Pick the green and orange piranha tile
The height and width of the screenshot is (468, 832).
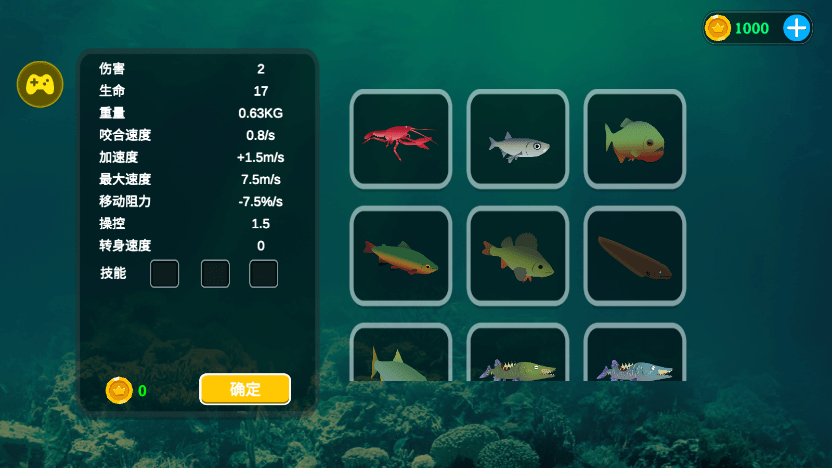635,139
